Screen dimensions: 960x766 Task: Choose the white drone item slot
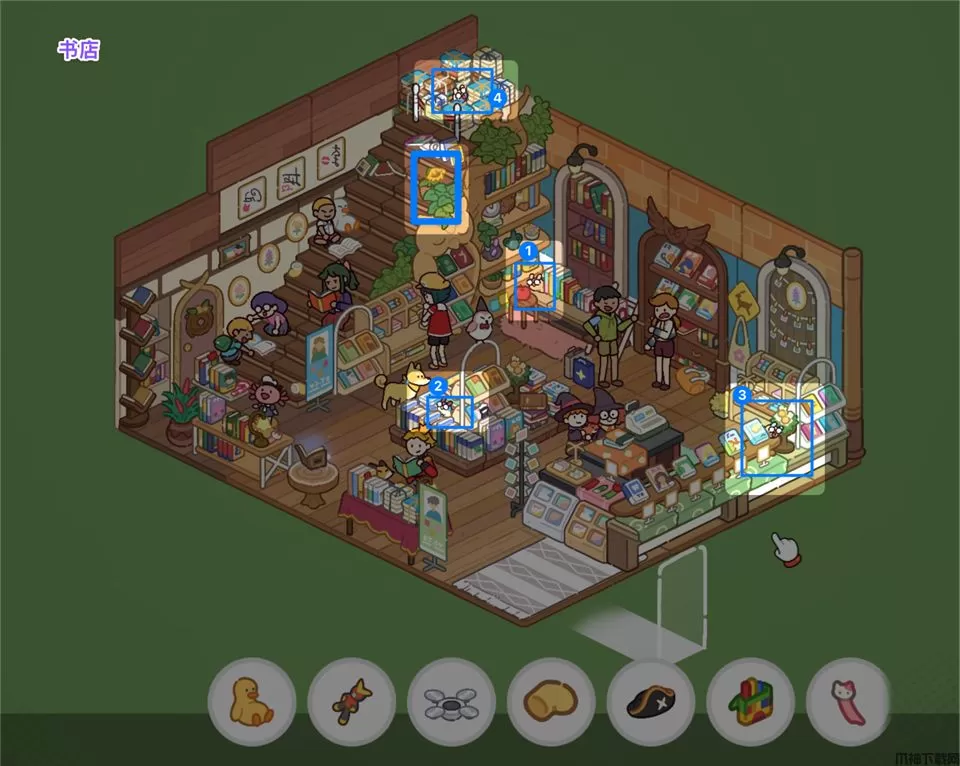pos(451,702)
